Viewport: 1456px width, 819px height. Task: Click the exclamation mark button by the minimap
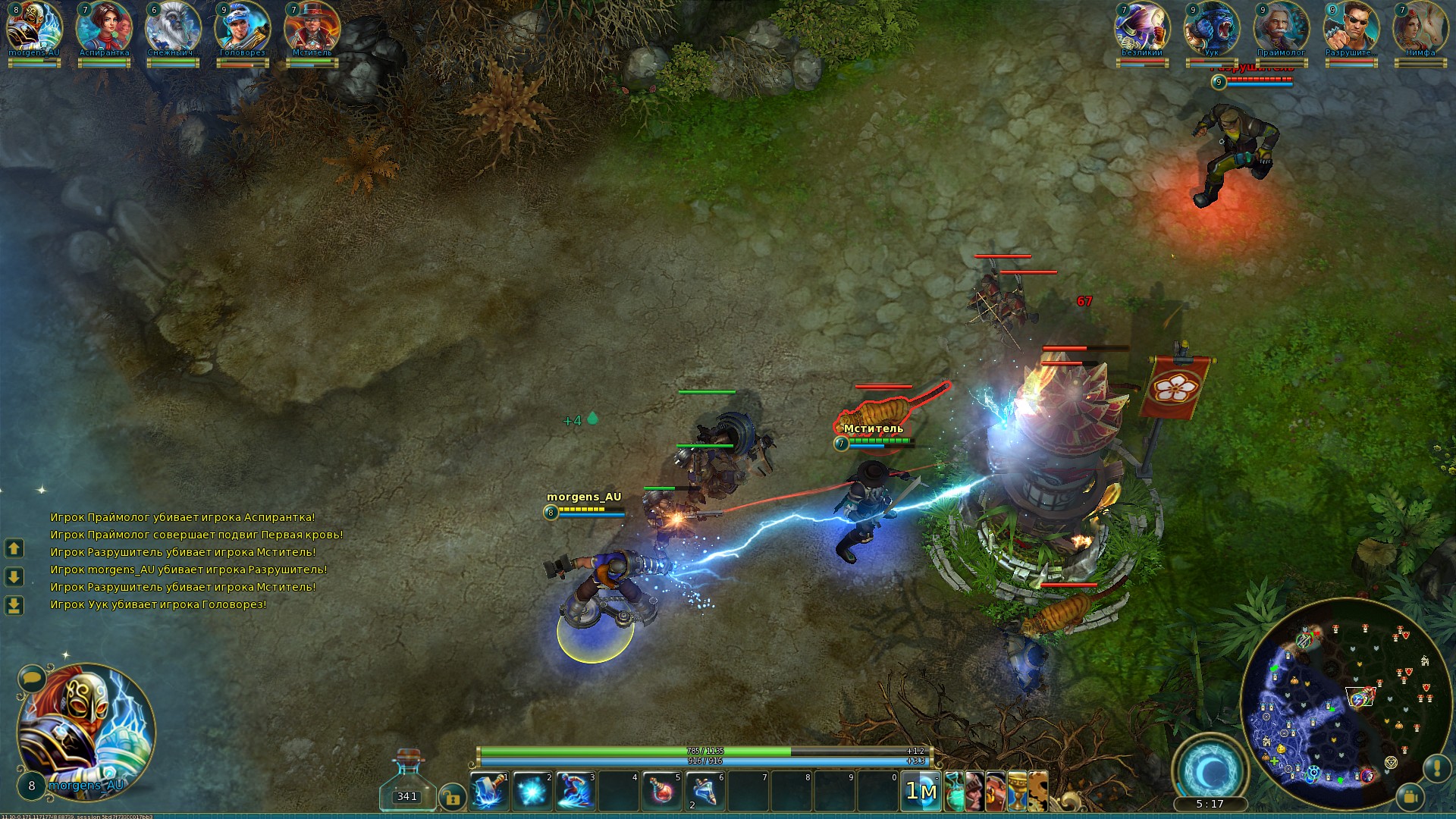[1437, 768]
